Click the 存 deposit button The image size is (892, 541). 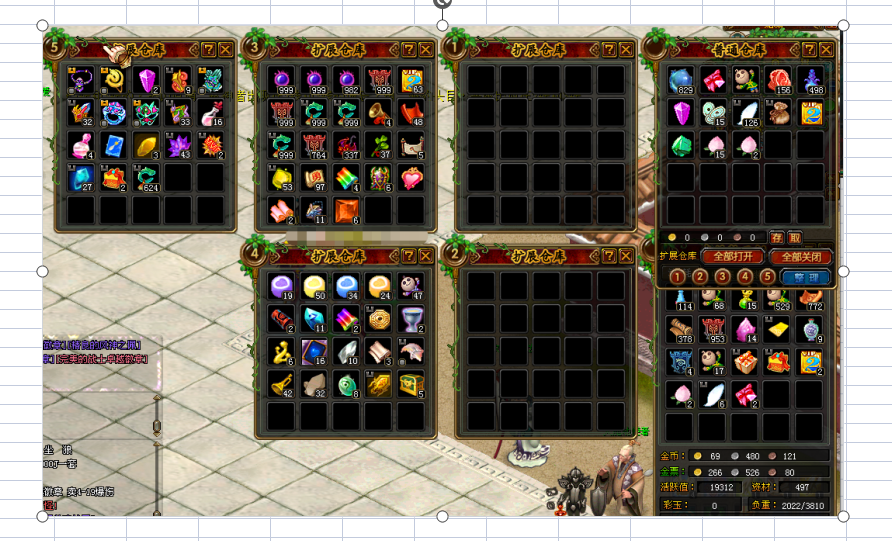pyautogui.click(x=777, y=237)
